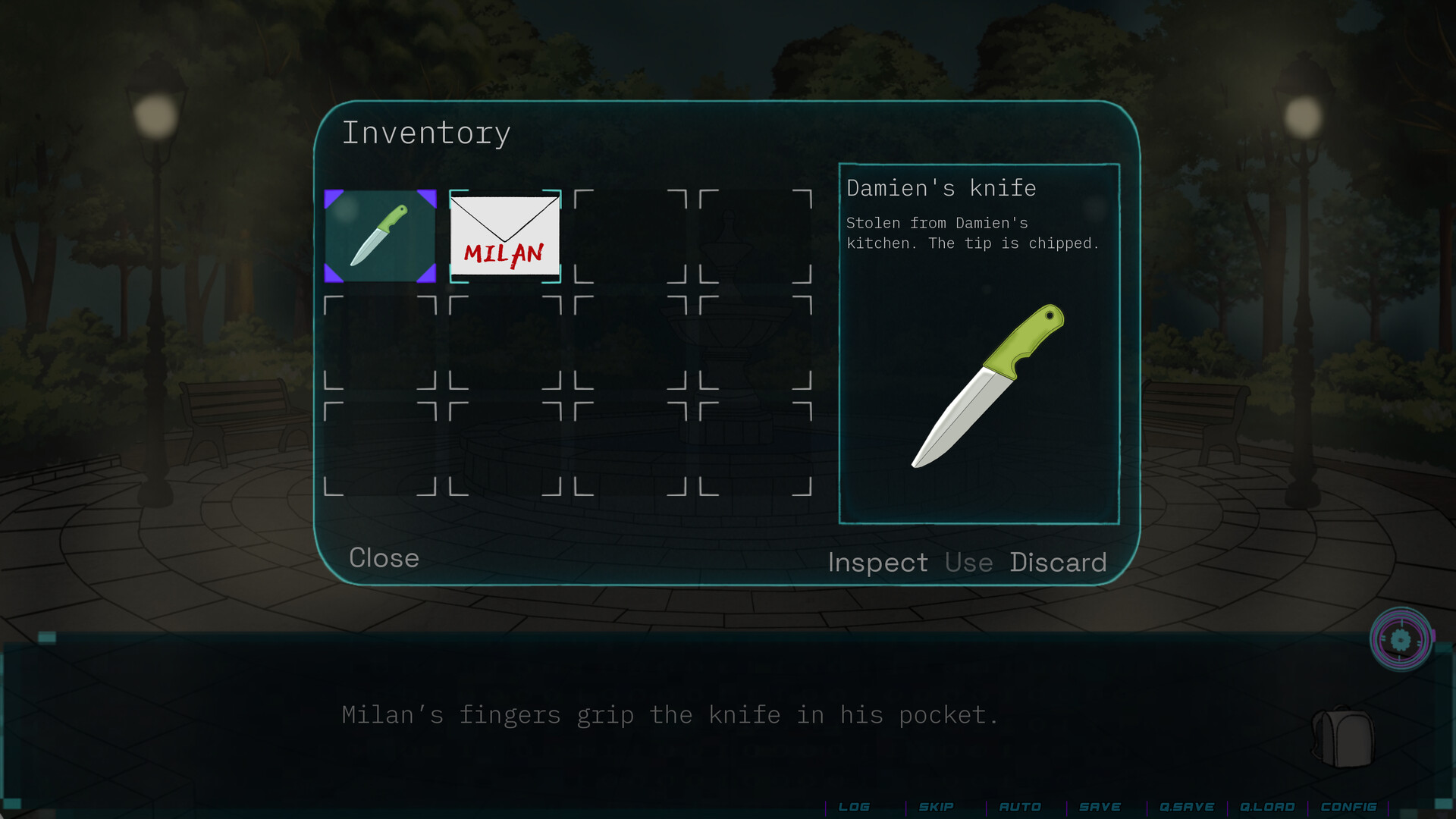Open the dialogue LOG
The width and height of the screenshot is (1456, 819).
tap(855, 807)
